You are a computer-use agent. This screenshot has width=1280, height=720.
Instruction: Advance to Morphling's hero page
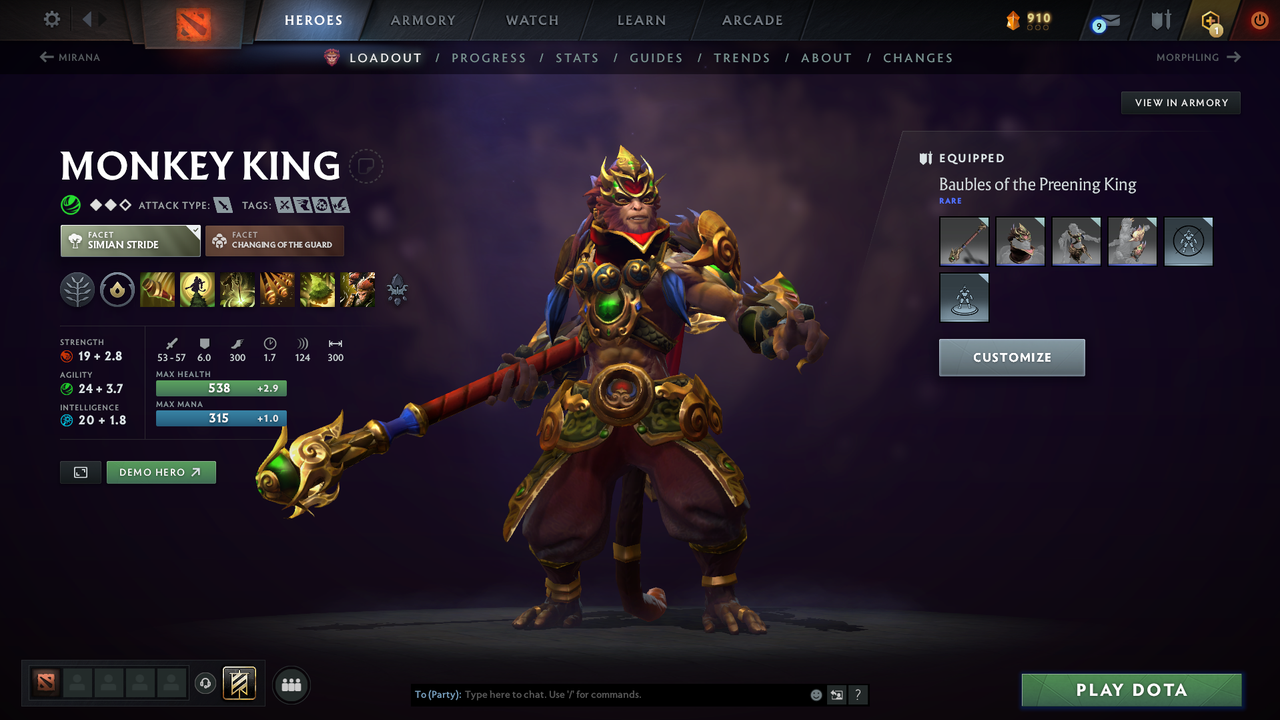click(x=1198, y=57)
